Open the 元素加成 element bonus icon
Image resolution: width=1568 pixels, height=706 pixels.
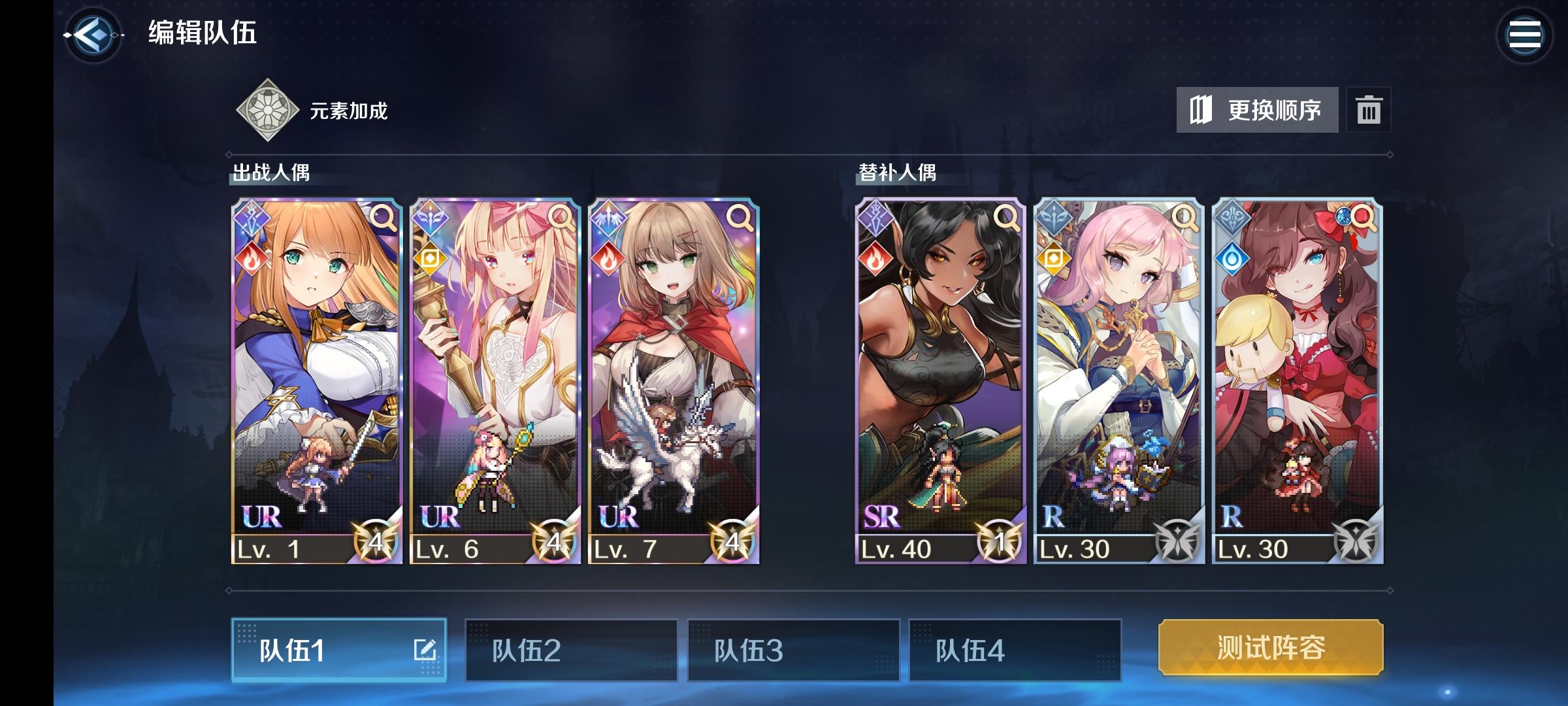tap(268, 110)
